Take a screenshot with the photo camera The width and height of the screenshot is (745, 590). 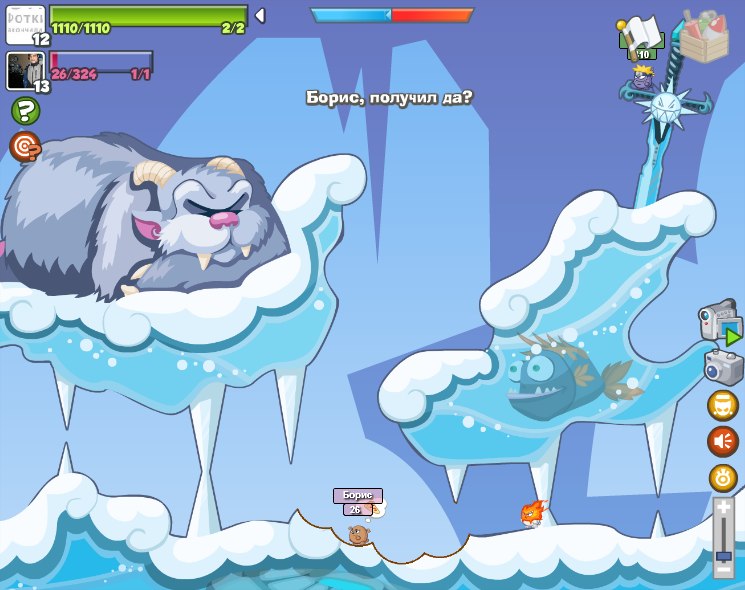point(722,366)
